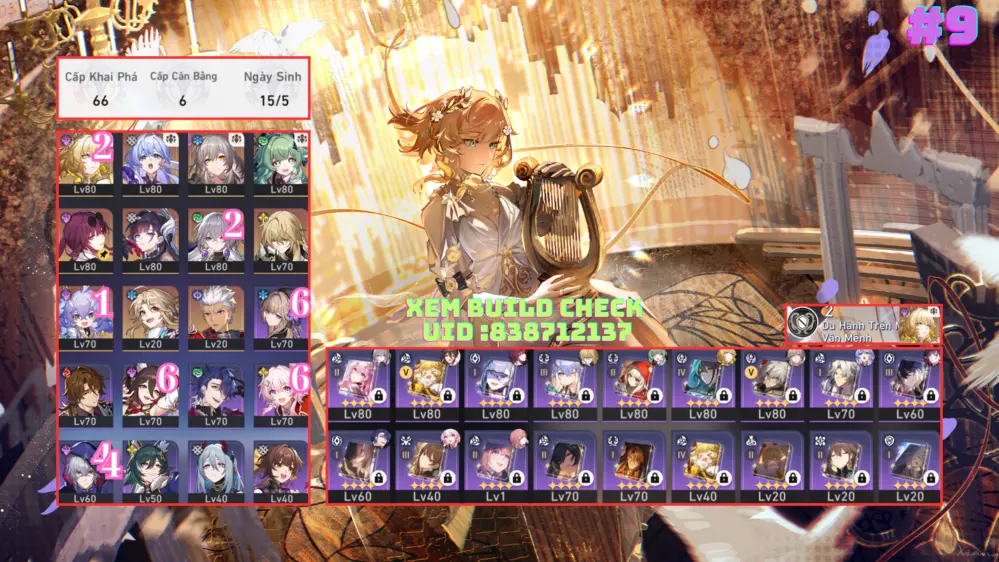999x562 pixels.
Task: Pick Kafka's Lv80 portrait
Action: point(86,236)
